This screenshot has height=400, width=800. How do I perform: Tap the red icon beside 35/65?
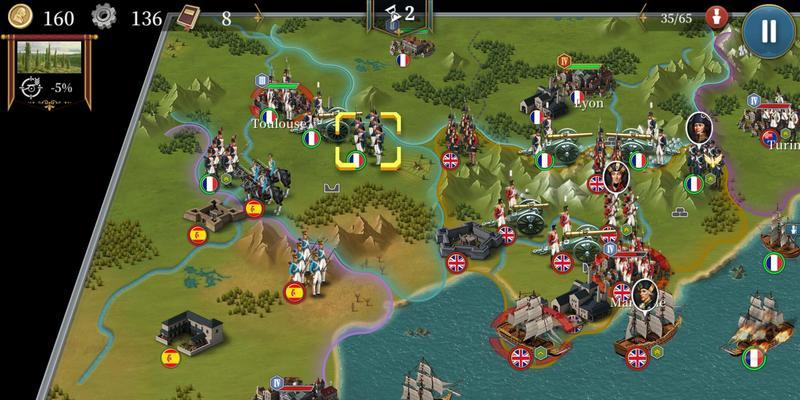point(716,17)
